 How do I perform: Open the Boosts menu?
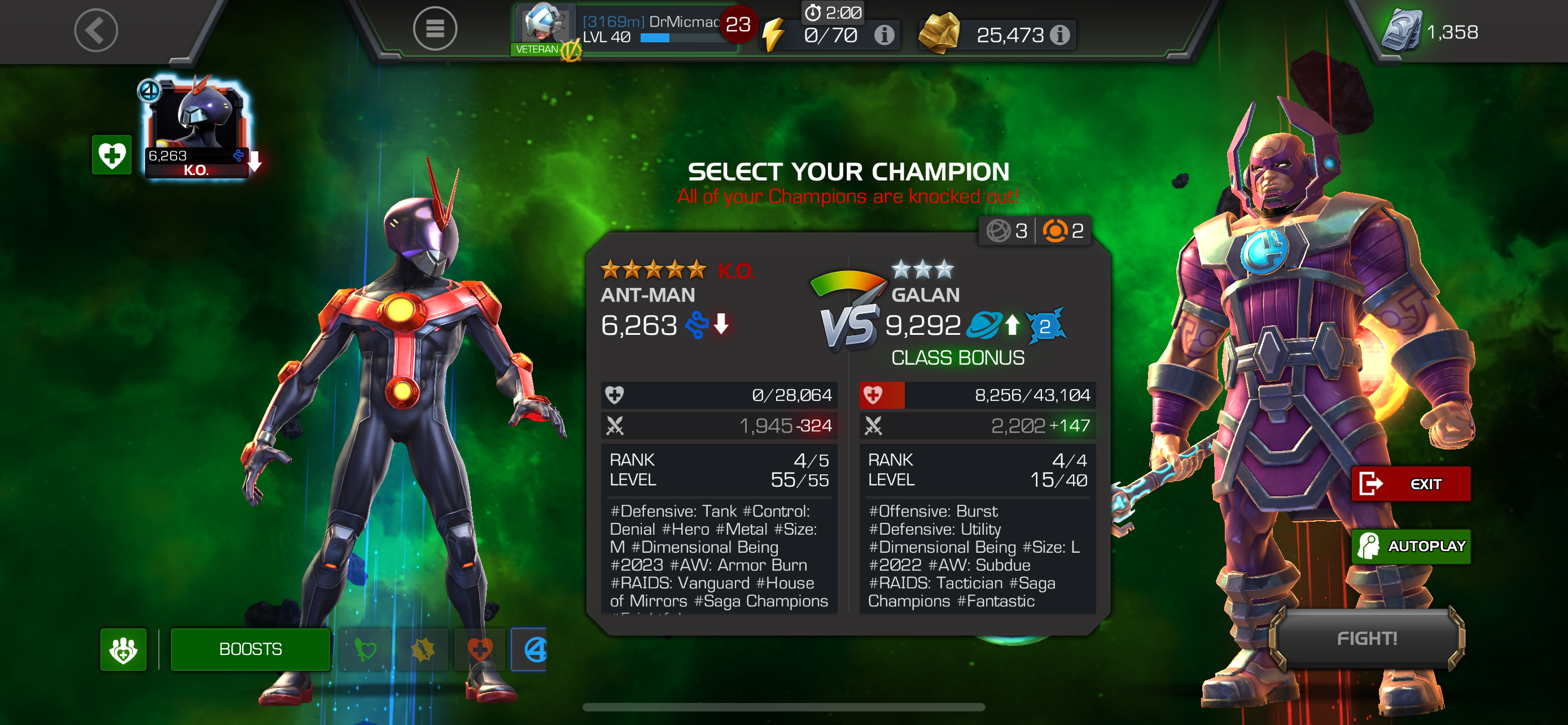click(250, 649)
